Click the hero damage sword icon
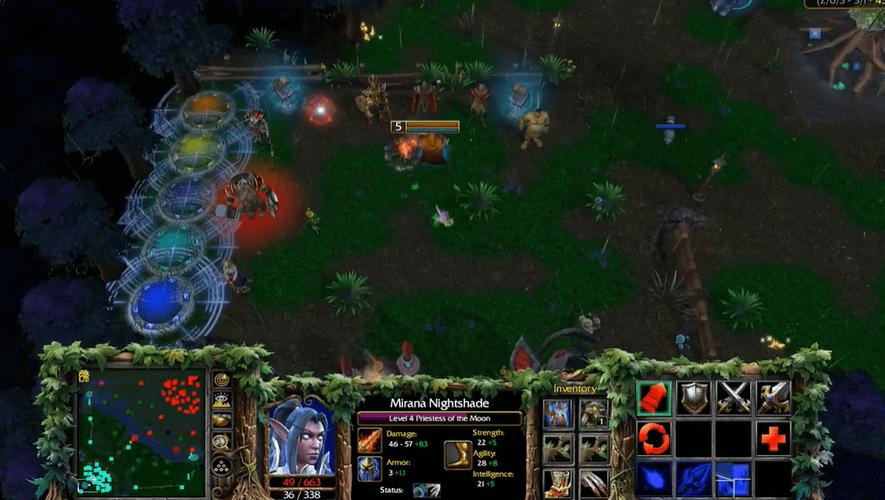The width and height of the screenshot is (885, 500). tap(370, 438)
